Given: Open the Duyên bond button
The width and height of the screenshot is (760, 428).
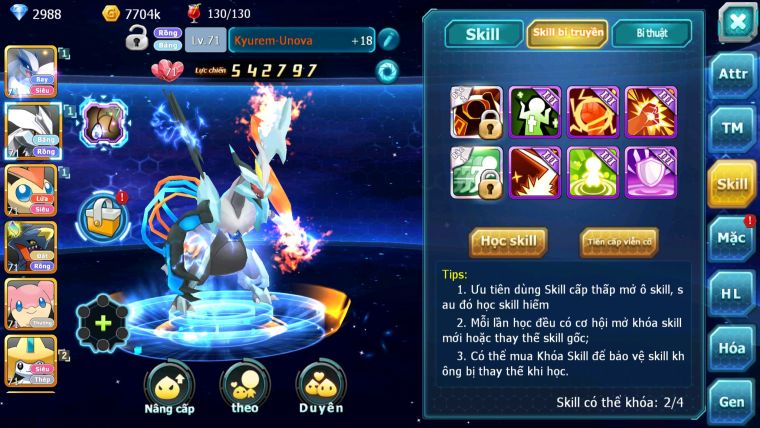Looking at the screenshot, I should point(321,388).
